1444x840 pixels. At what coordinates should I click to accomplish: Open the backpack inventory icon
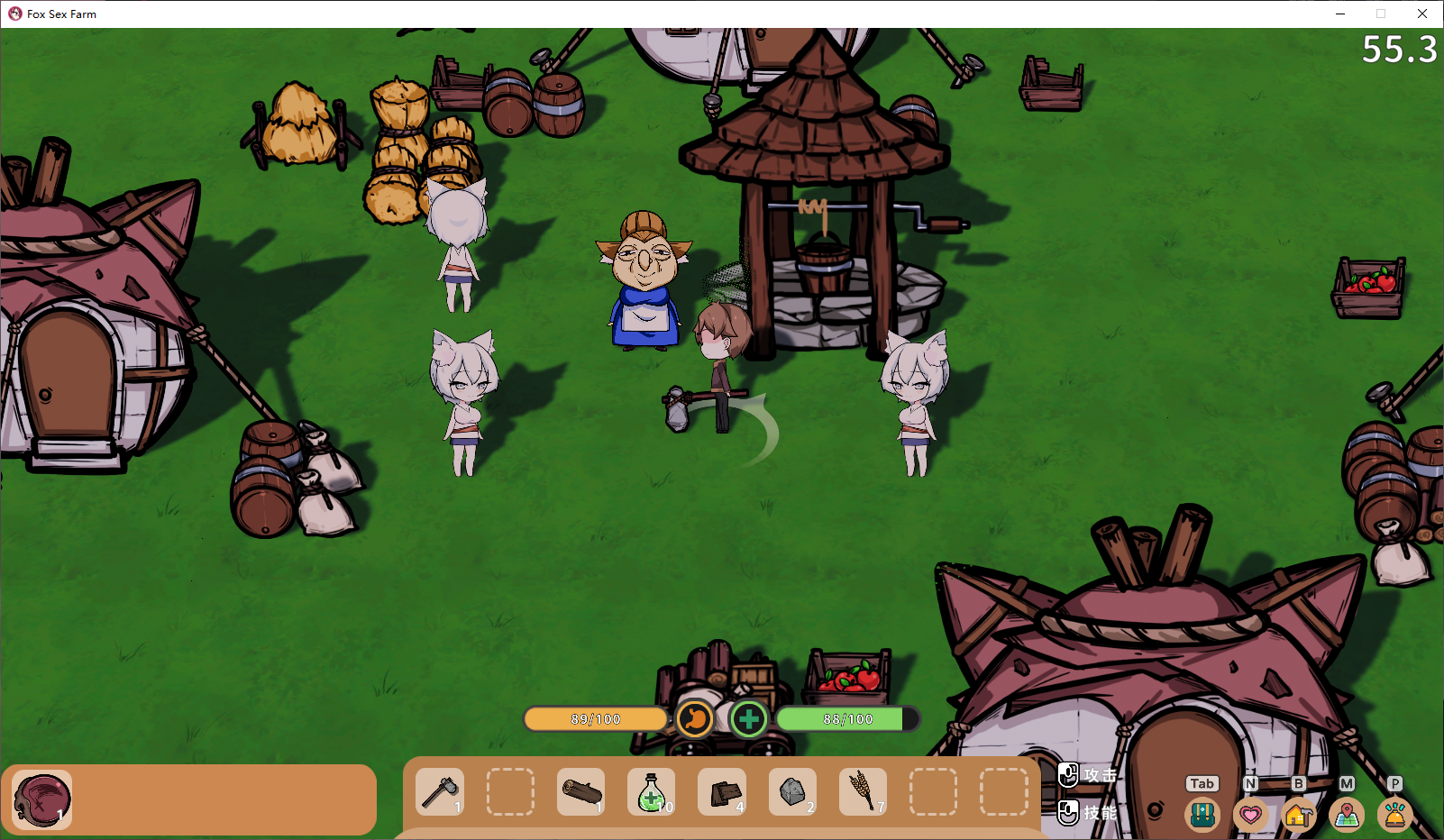[x=1202, y=815]
